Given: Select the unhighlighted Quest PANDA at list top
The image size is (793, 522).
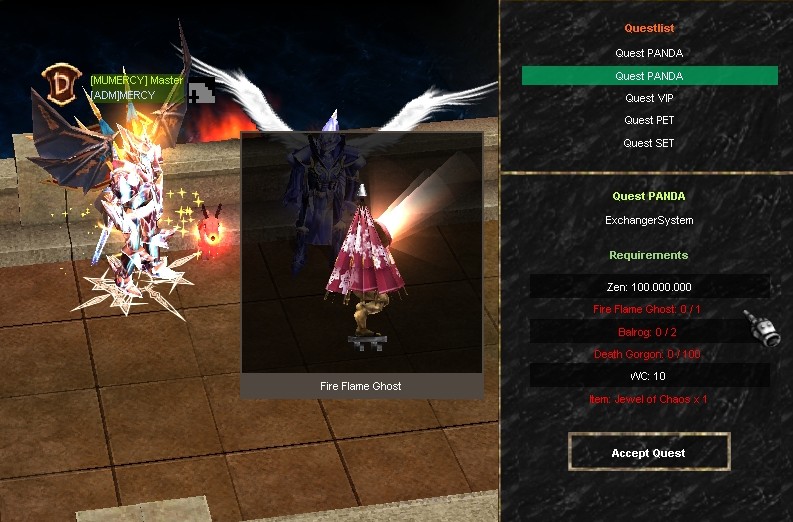Looking at the screenshot, I should (x=649, y=53).
